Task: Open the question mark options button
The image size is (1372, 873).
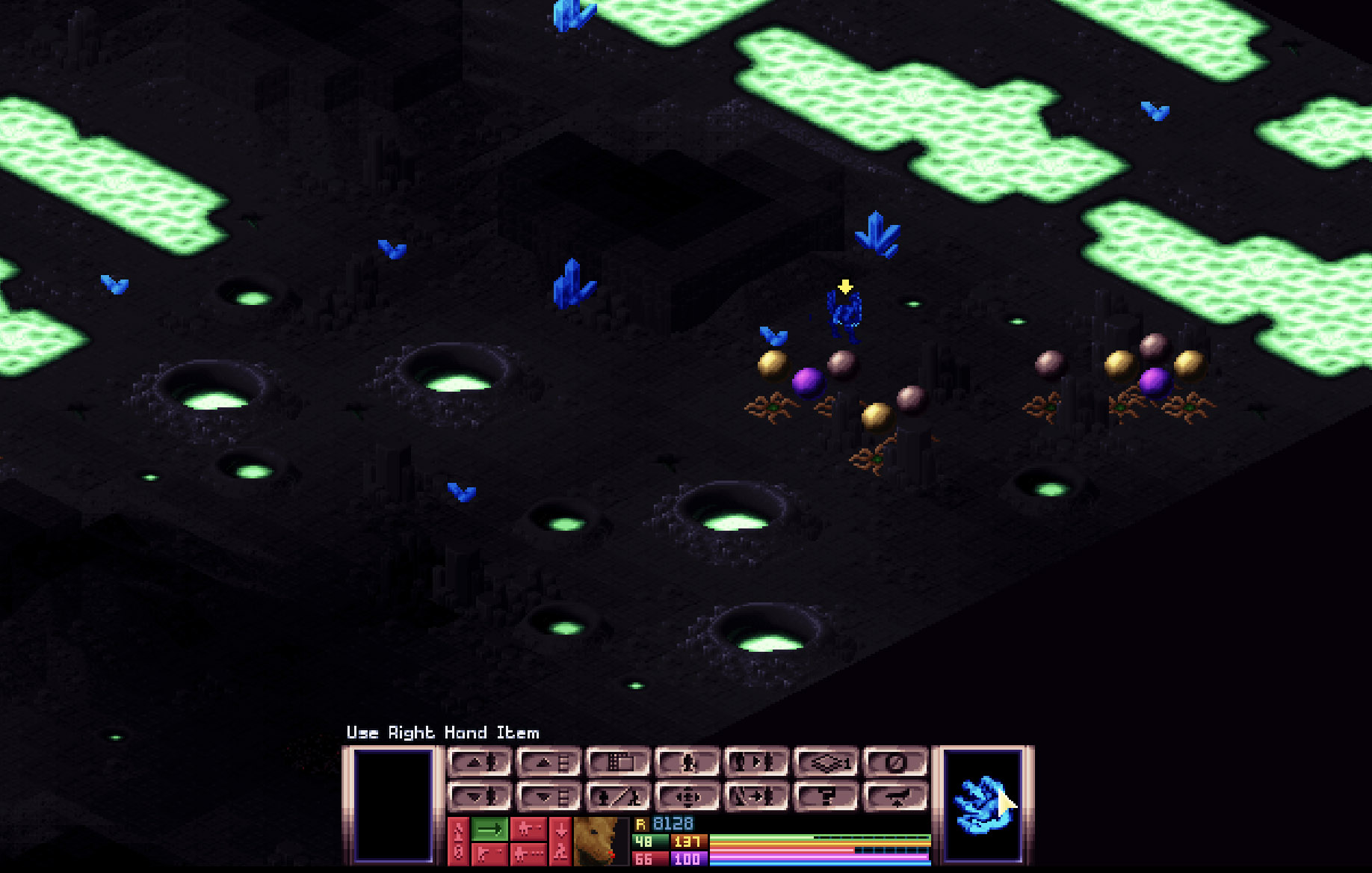Action: (826, 797)
